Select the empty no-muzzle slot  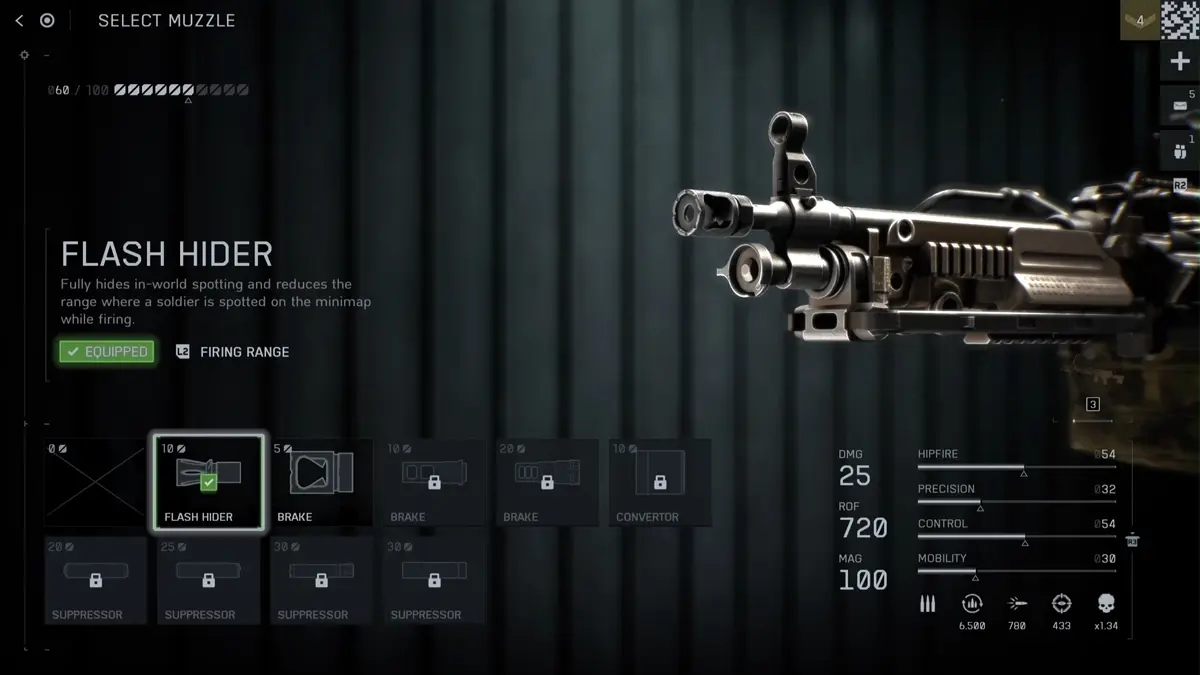tap(95, 482)
